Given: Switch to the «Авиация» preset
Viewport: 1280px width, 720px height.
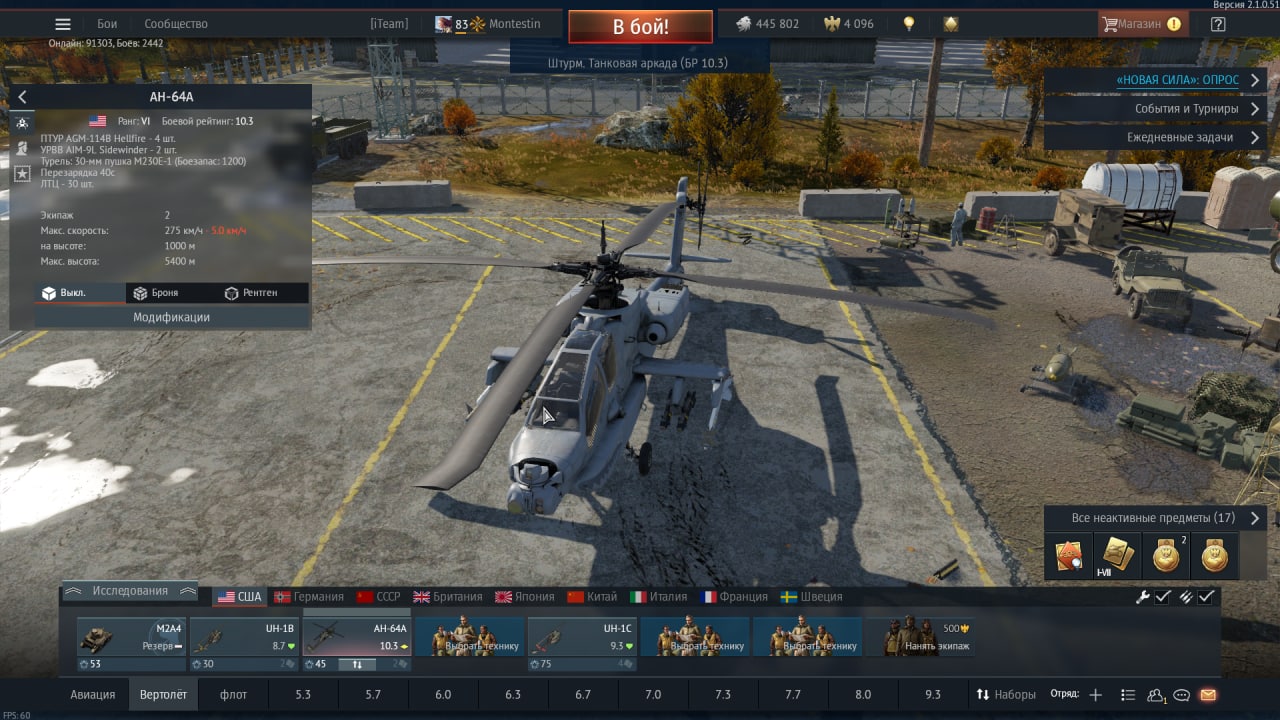Looking at the screenshot, I should pyautogui.click(x=93, y=694).
